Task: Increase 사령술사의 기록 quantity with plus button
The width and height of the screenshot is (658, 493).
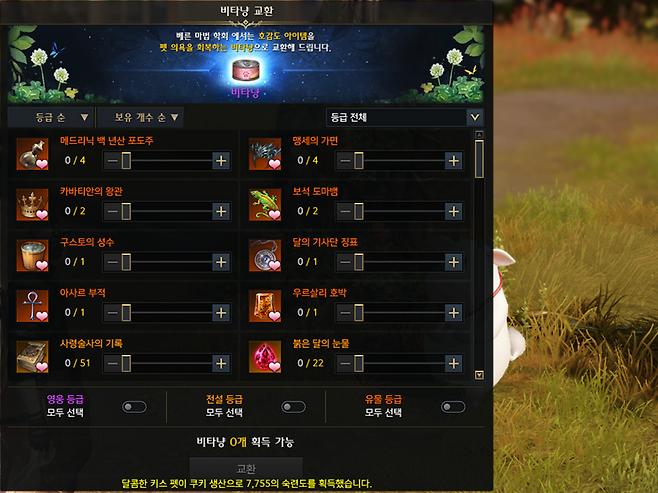Action: pyautogui.click(x=221, y=363)
